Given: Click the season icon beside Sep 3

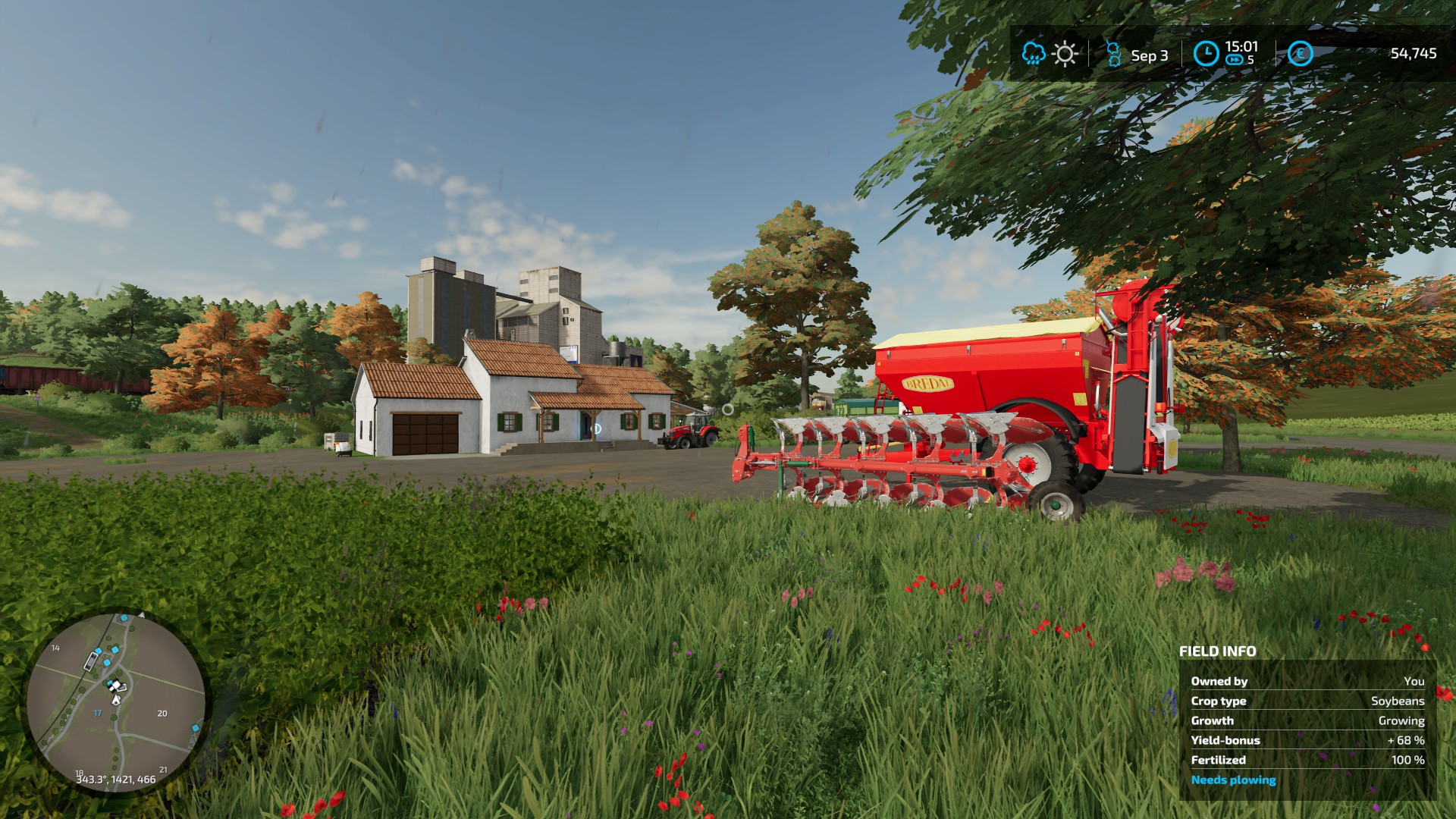Looking at the screenshot, I should (x=1113, y=55).
